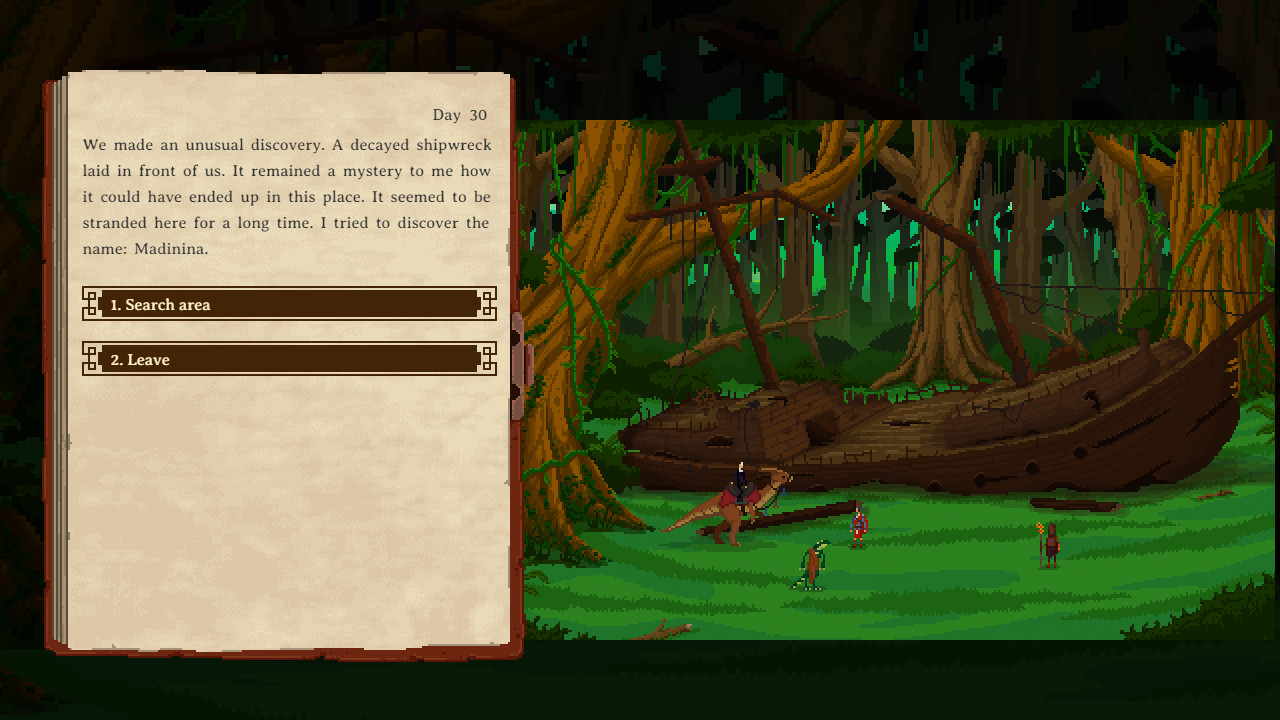Viewport: 1280px width, 720px height.
Task: Select the green lizard companion in the clearing
Action: coord(815,562)
